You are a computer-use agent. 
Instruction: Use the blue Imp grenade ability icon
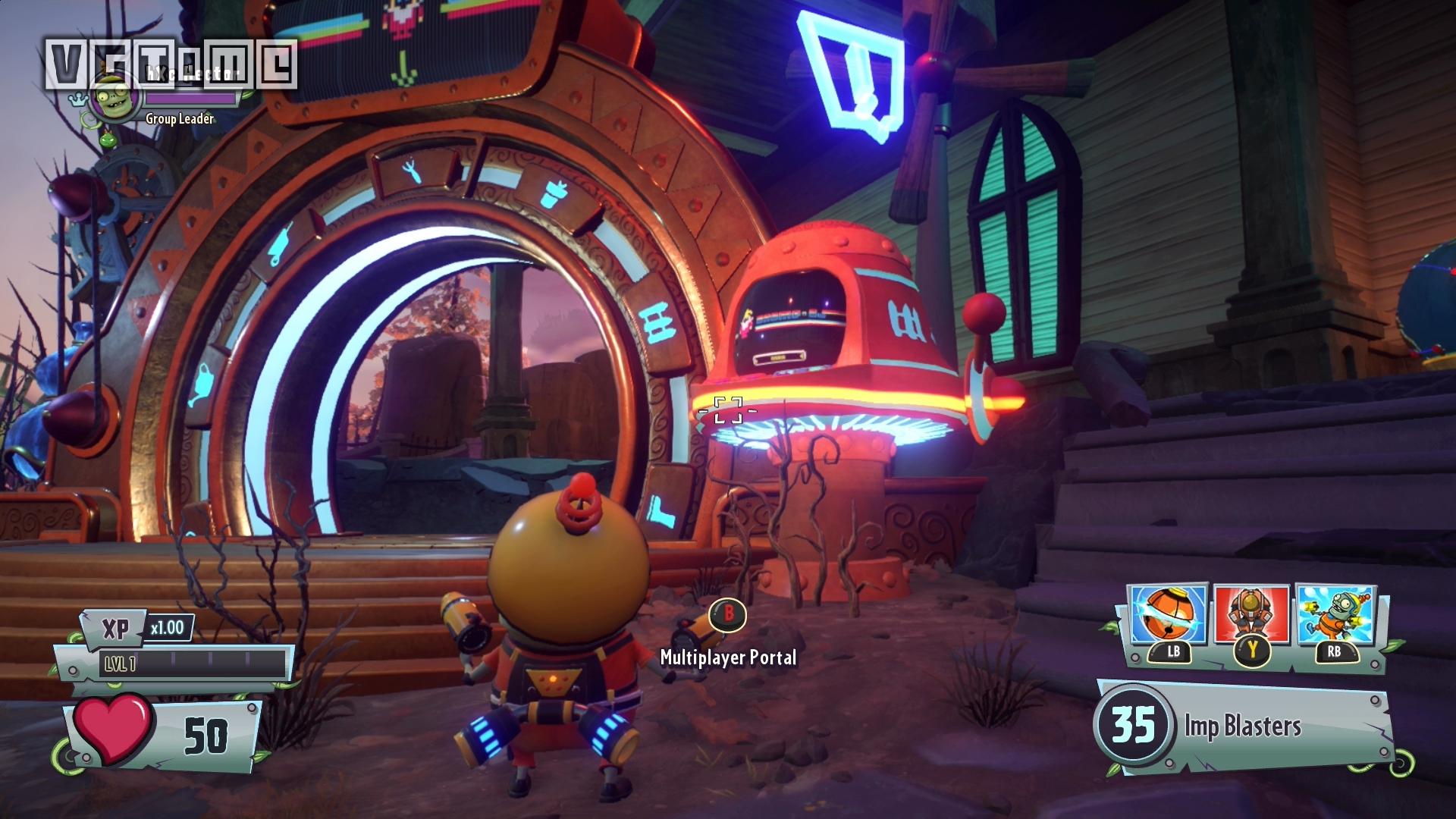(x=1335, y=616)
